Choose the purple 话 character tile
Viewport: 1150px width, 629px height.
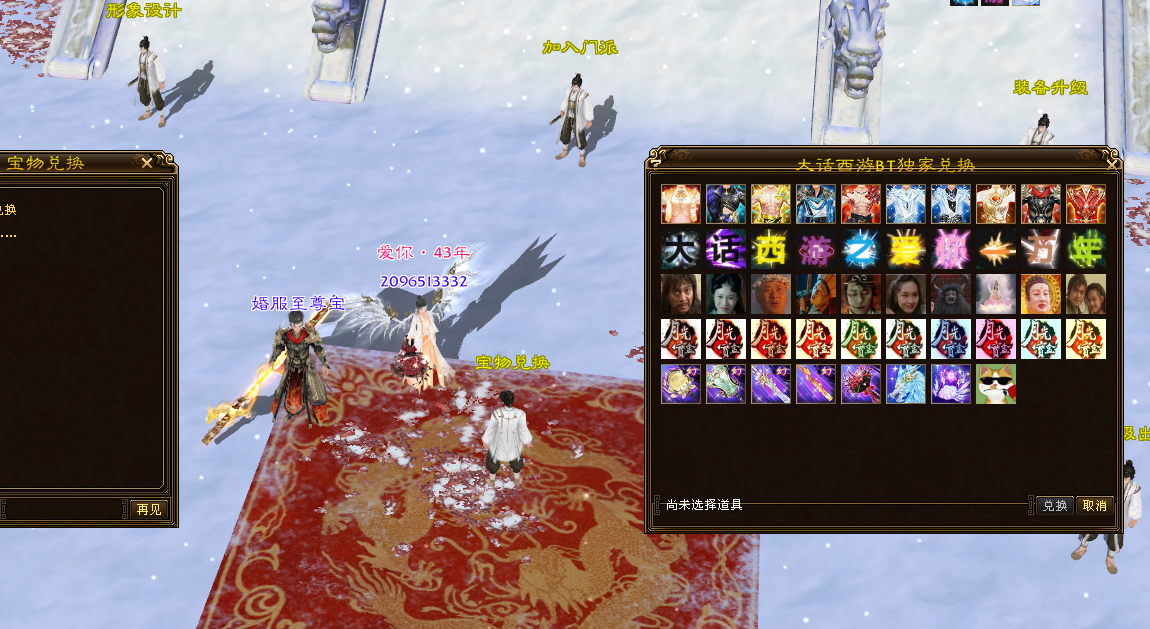tap(725, 249)
